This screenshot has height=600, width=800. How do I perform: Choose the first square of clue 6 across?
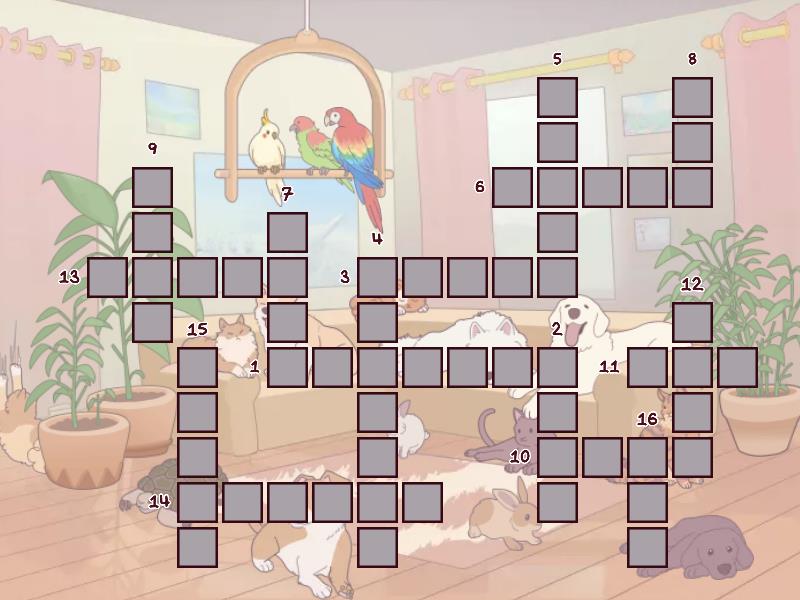click(512, 187)
